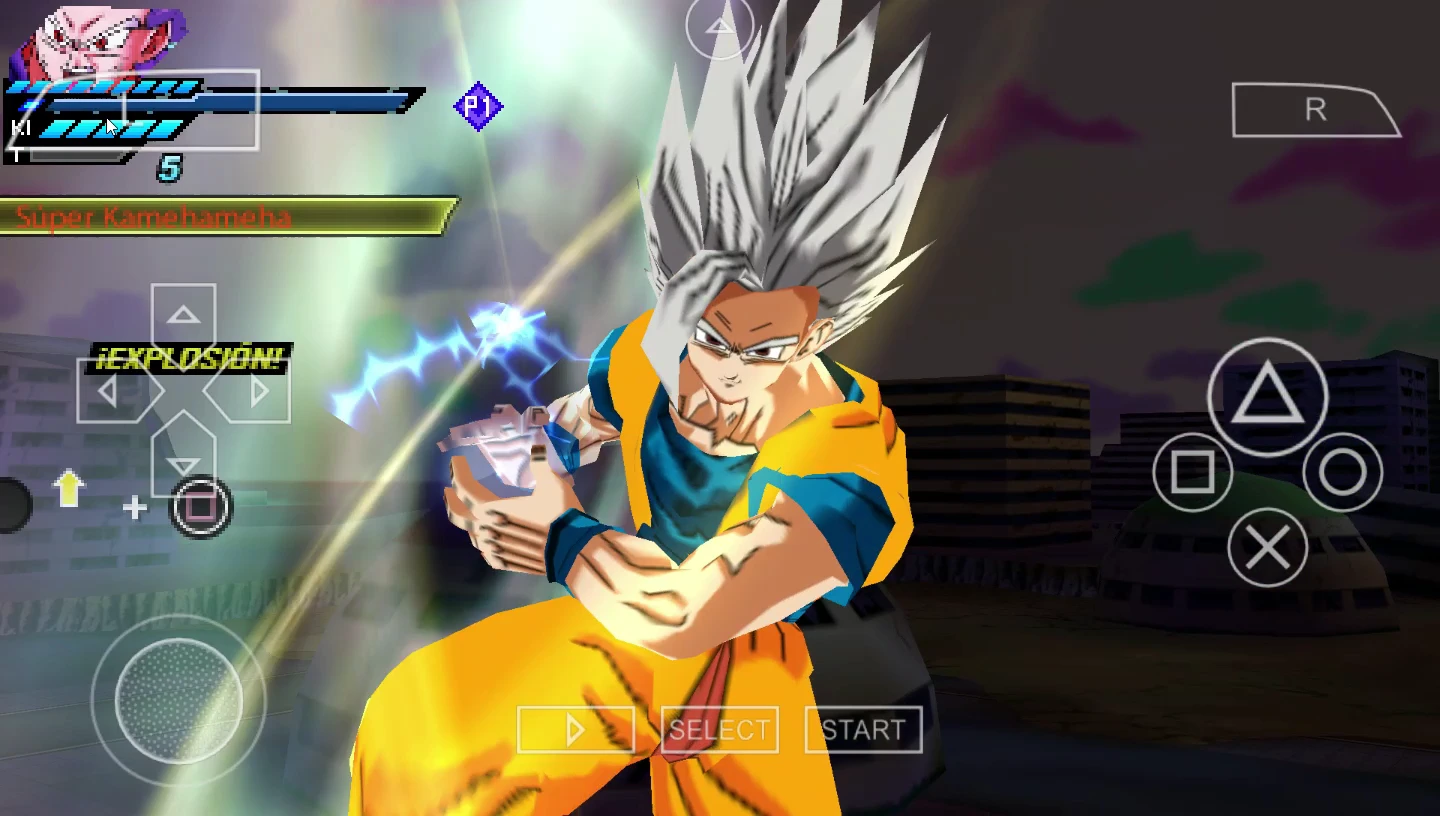
Task: Tap the virtual analog stick
Action: 179,699
